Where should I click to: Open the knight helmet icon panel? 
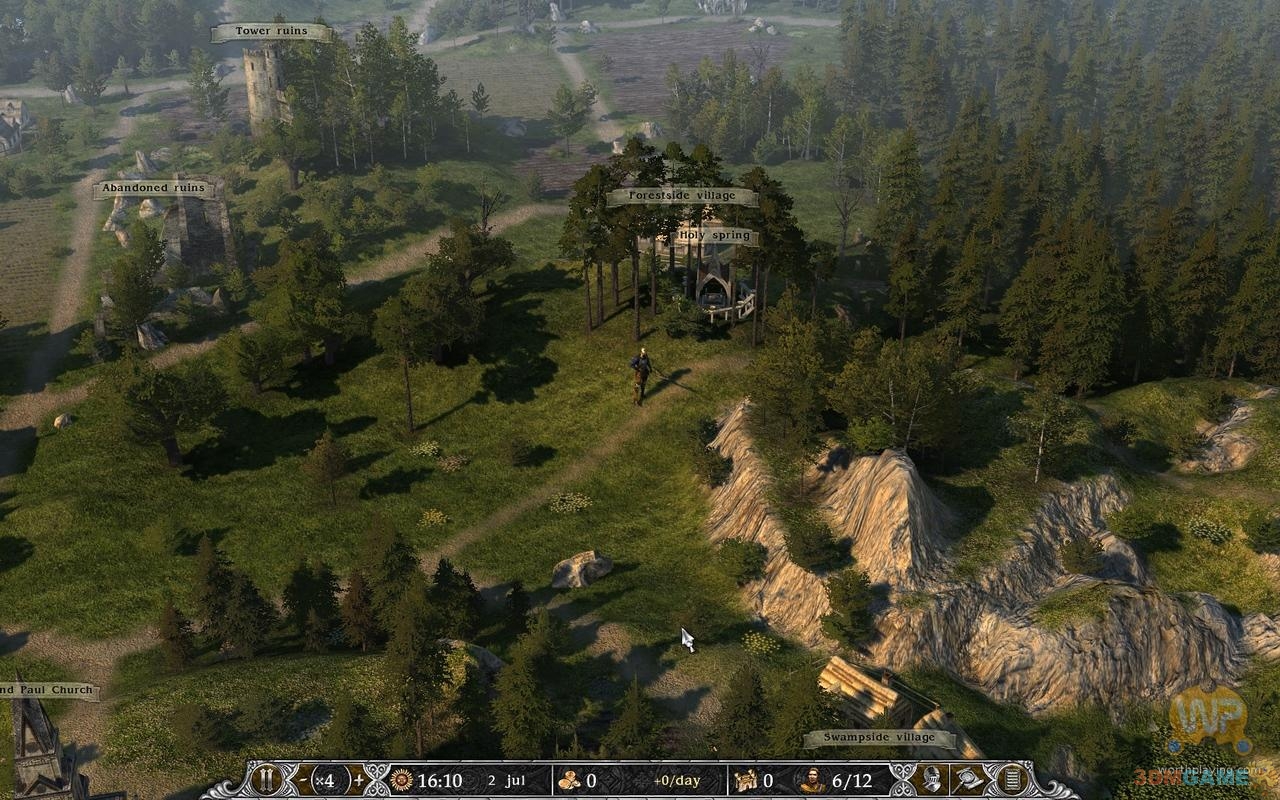(932, 780)
